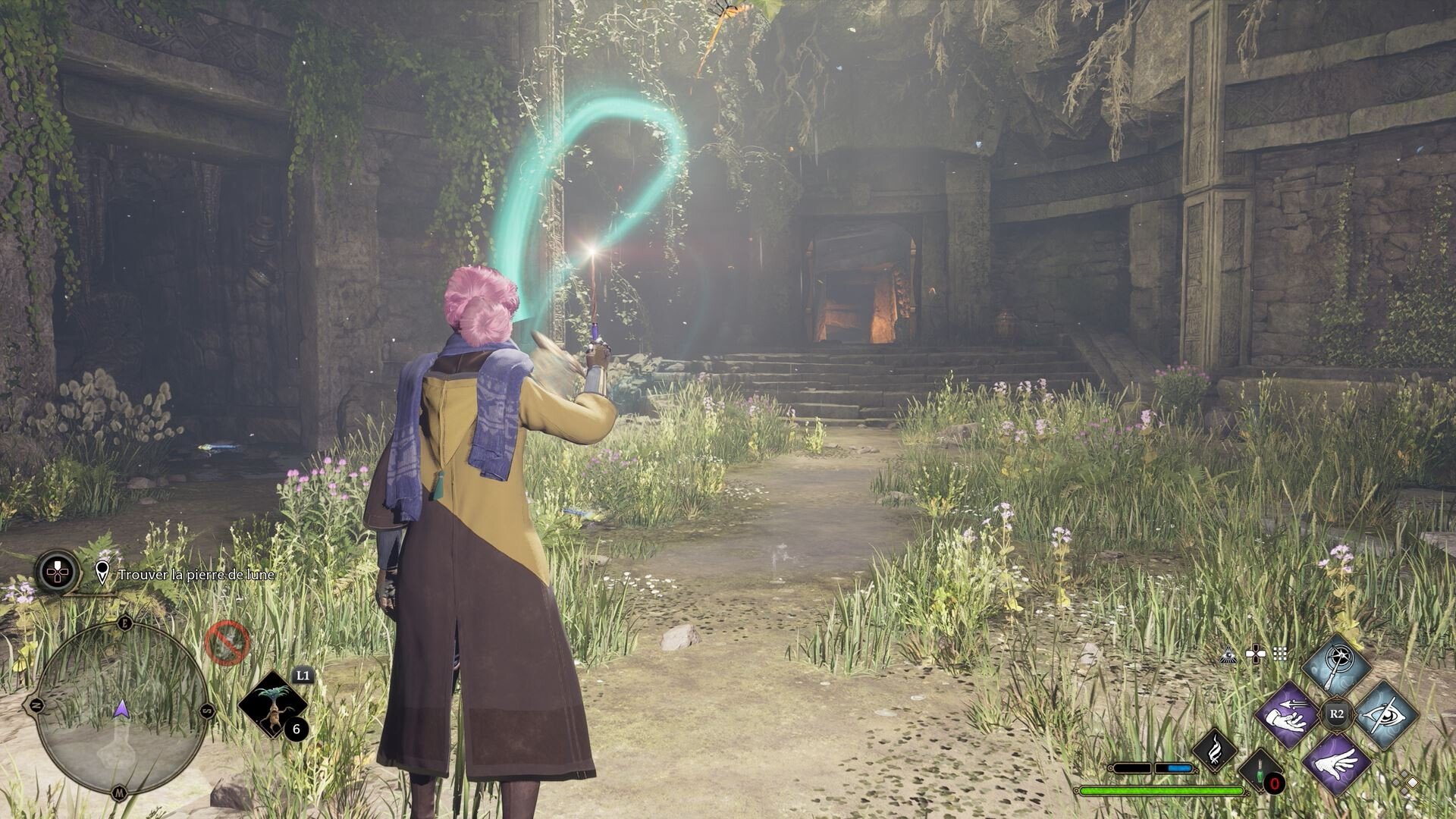Click the dotted grid icon above spells
This screenshot has width=1456, height=819.
[x=1280, y=654]
